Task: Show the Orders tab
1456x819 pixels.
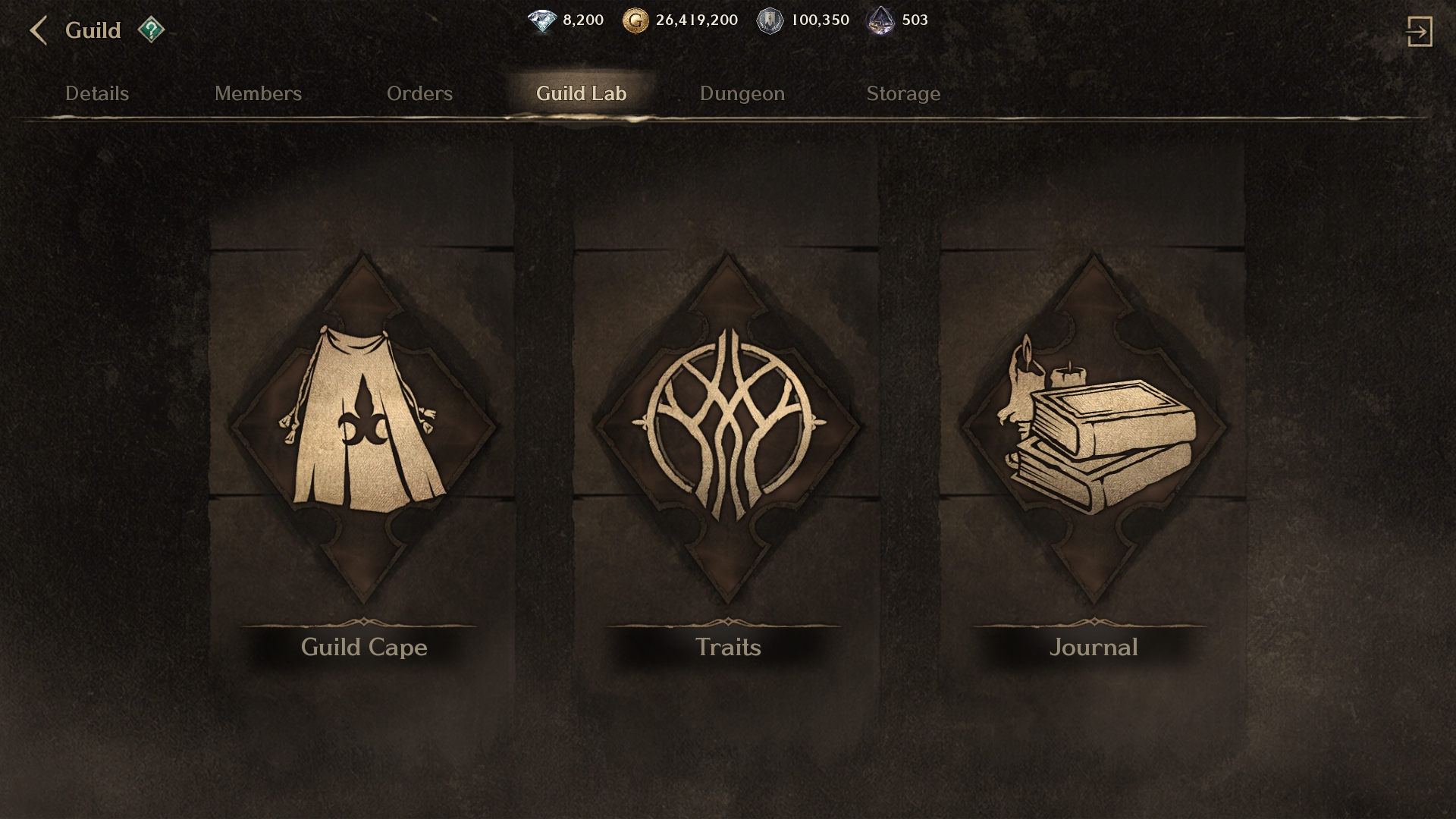Action: (x=419, y=93)
